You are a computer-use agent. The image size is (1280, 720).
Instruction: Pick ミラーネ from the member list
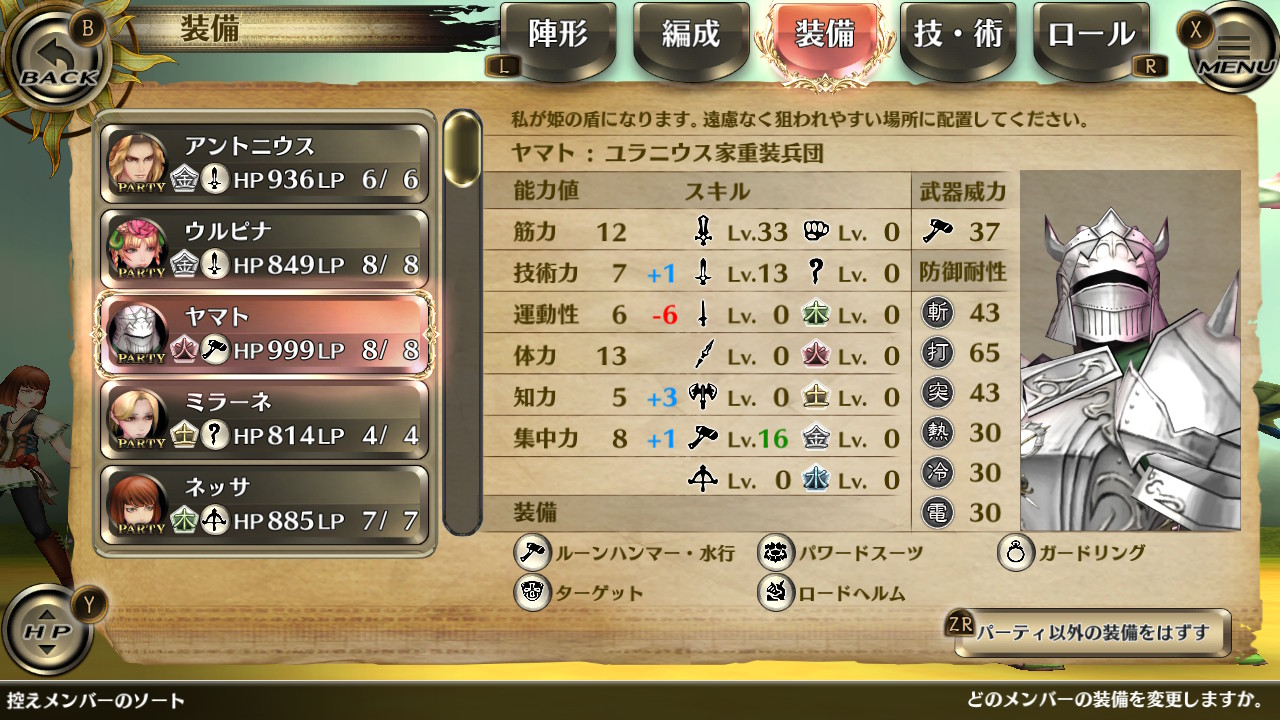click(265, 419)
